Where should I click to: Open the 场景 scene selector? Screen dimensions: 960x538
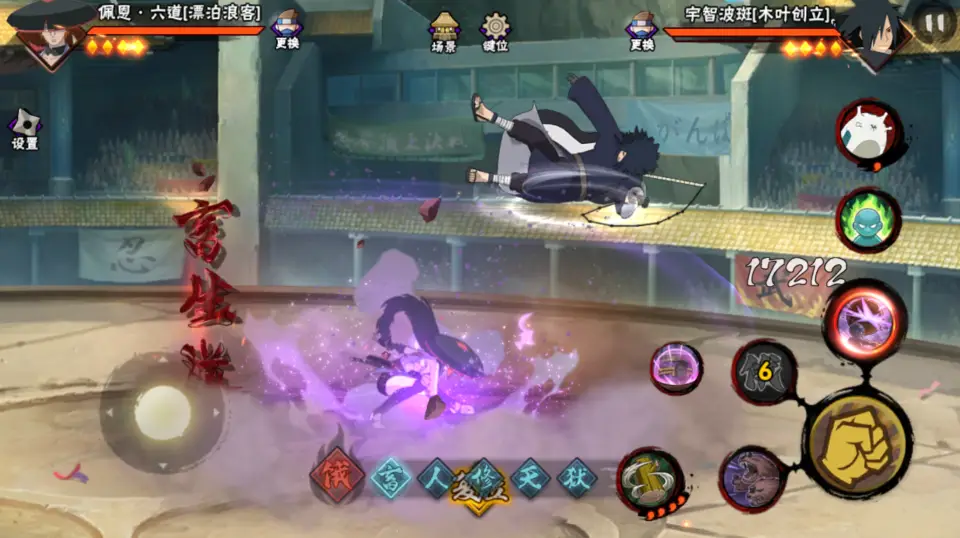[x=444, y=31]
